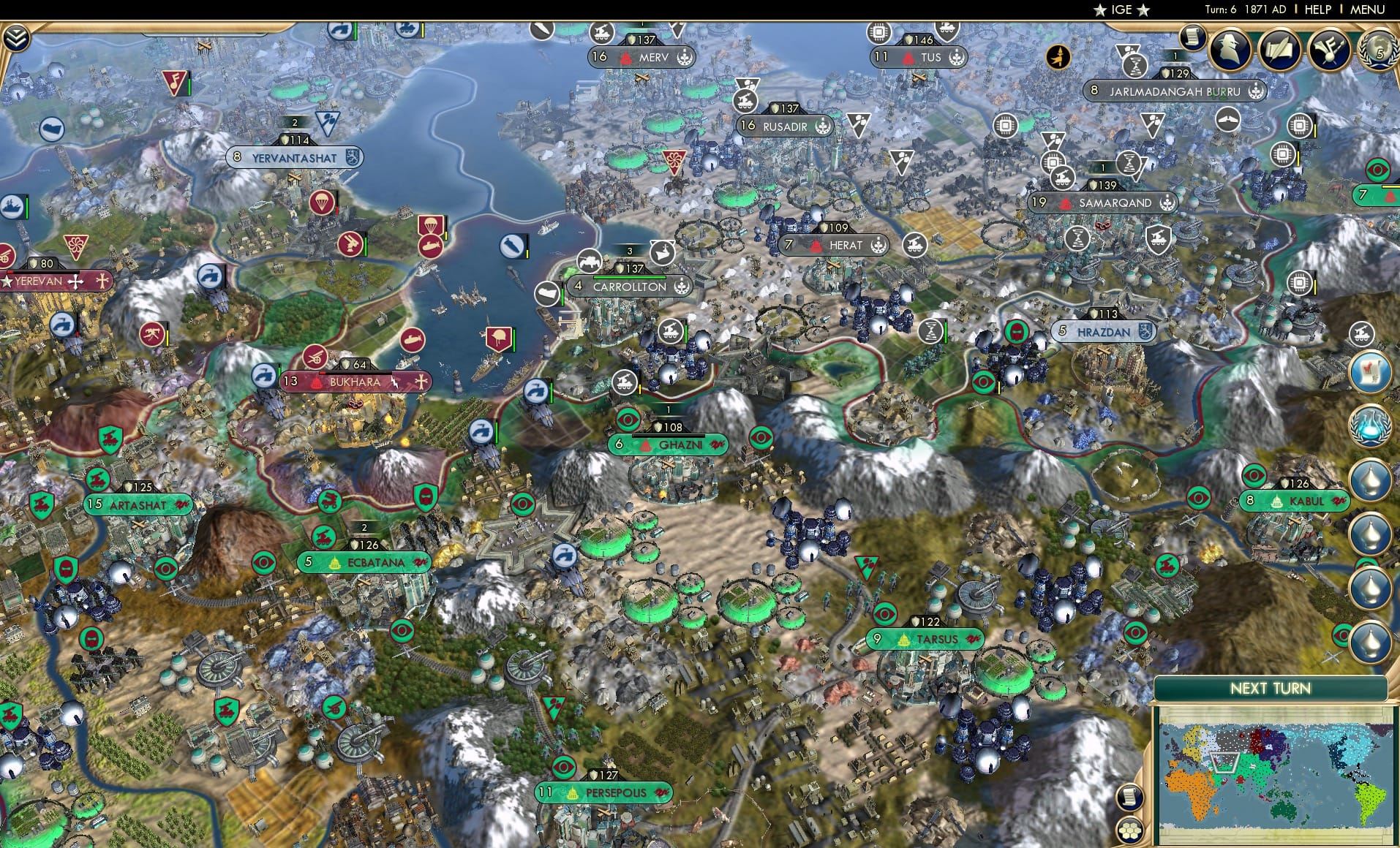Screen dimensions: 1400x848
Task: Open the World Congress globe icon showing 5
Action: [1378, 50]
